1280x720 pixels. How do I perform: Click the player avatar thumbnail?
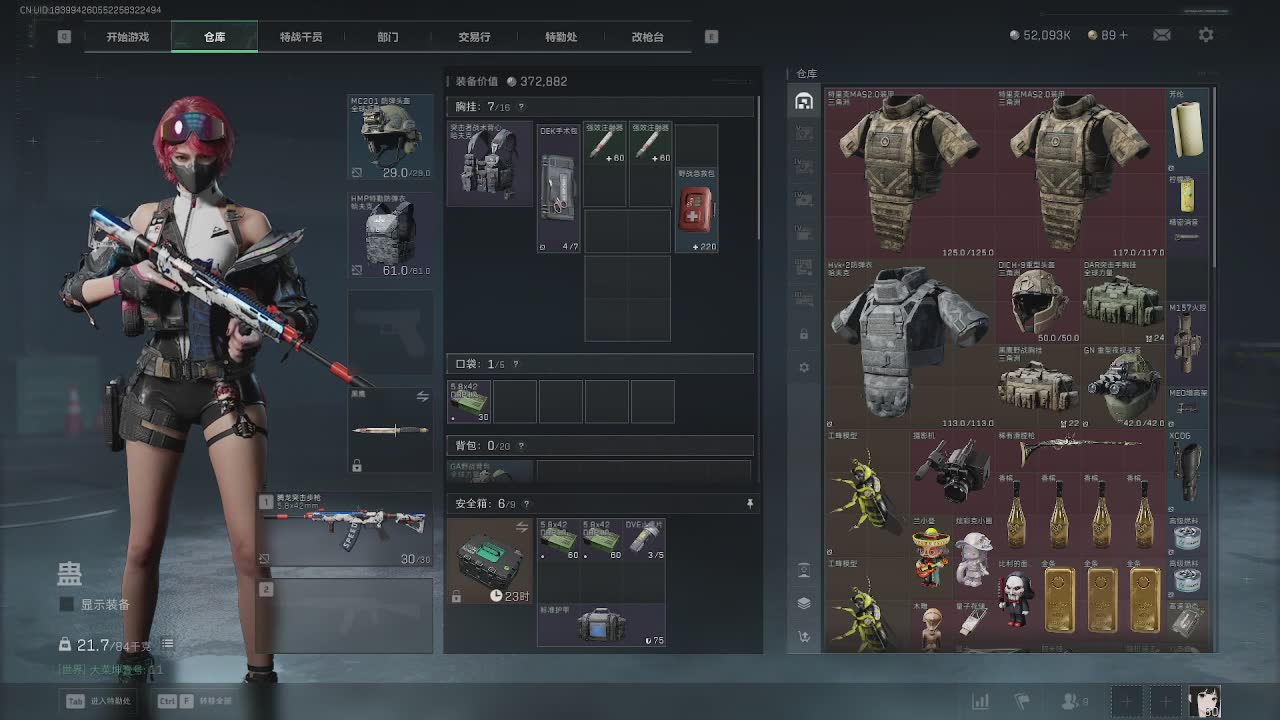pos(1204,701)
